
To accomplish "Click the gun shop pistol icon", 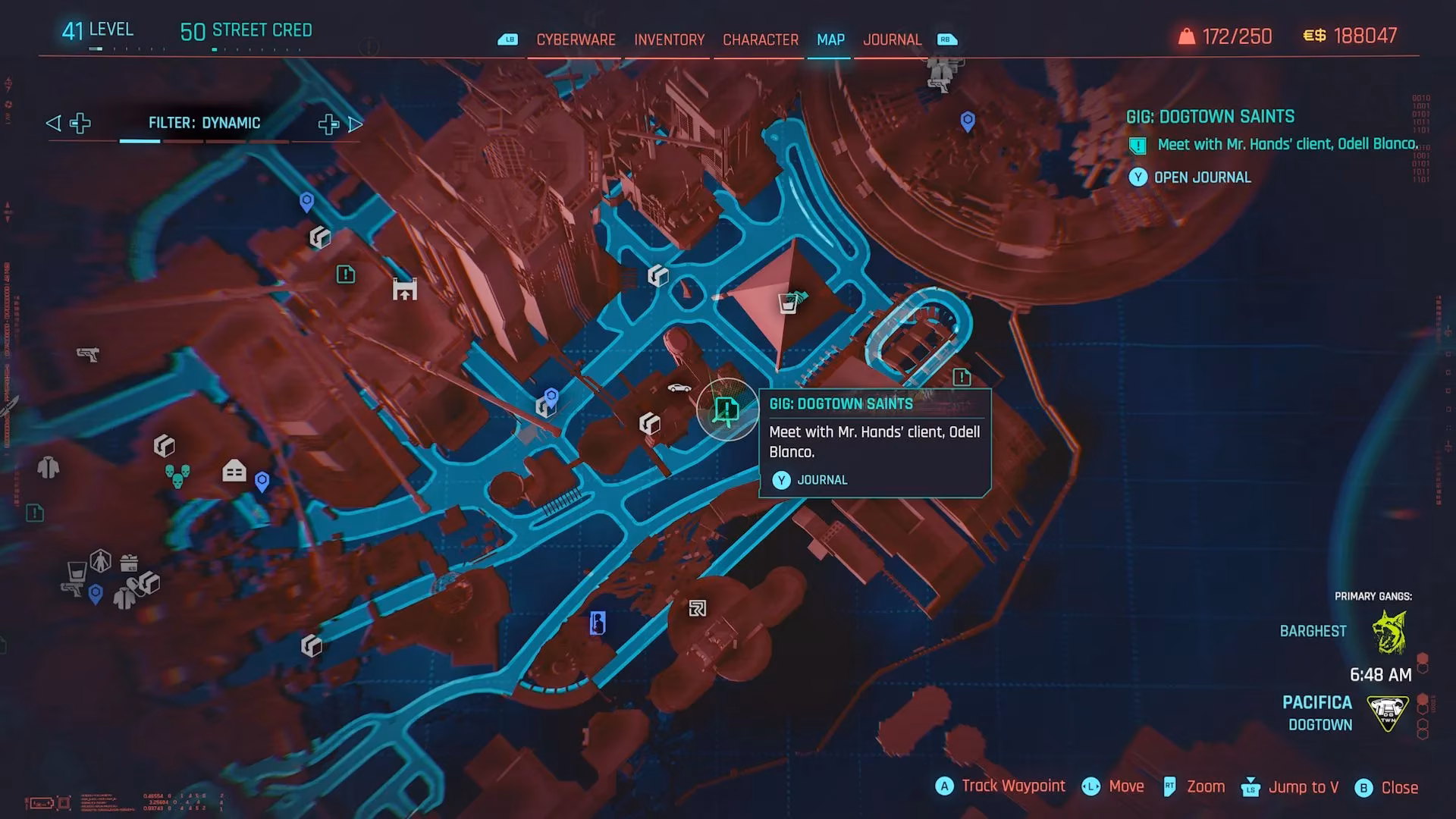I will click(x=89, y=354).
